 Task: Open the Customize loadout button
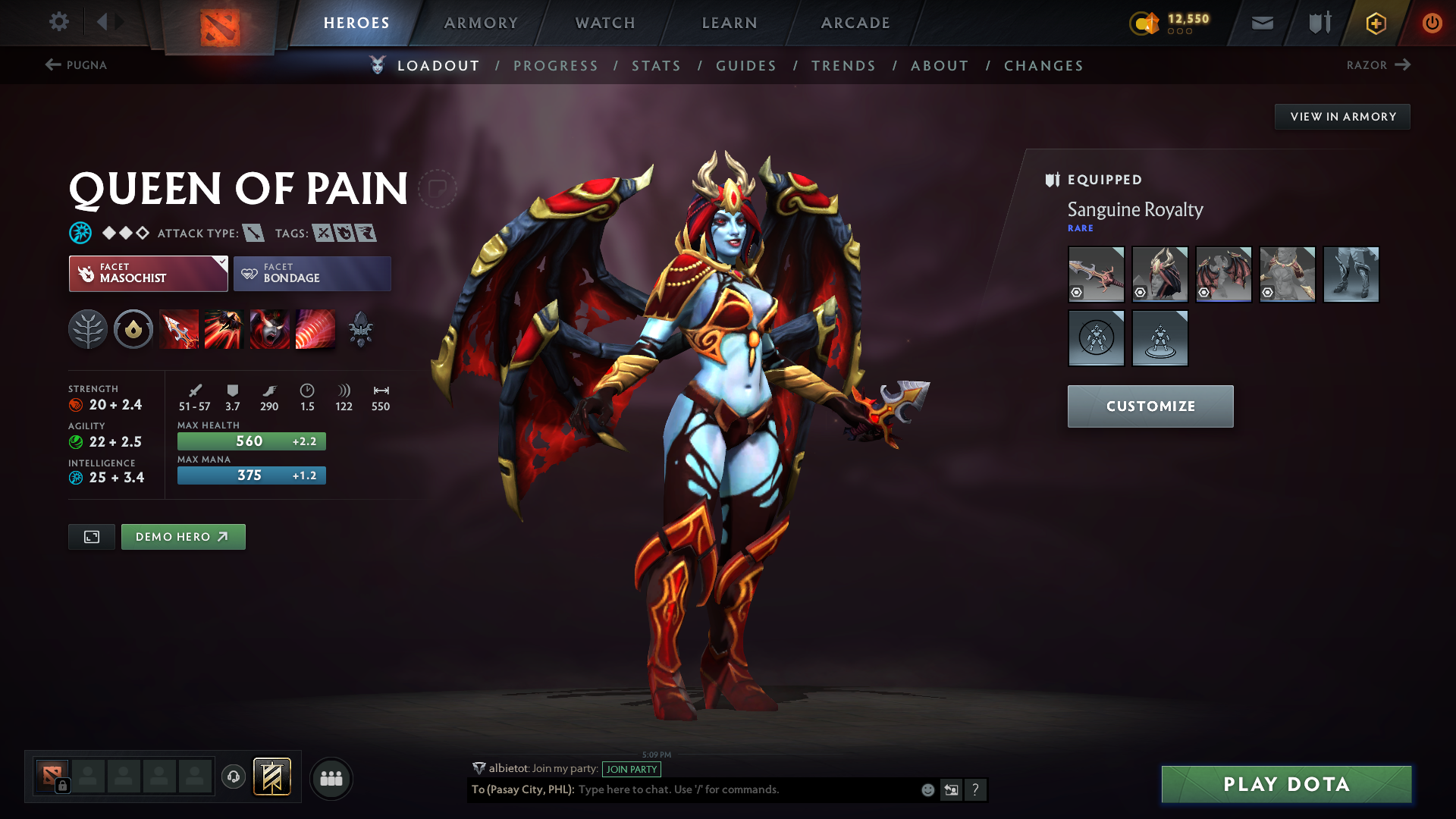(x=1150, y=406)
